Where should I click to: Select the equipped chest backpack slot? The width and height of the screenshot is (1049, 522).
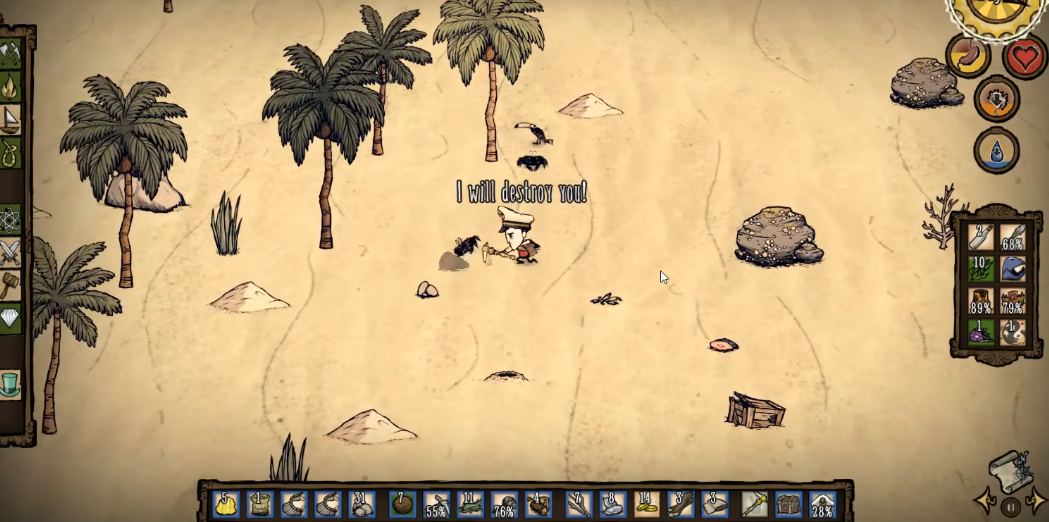click(789, 503)
